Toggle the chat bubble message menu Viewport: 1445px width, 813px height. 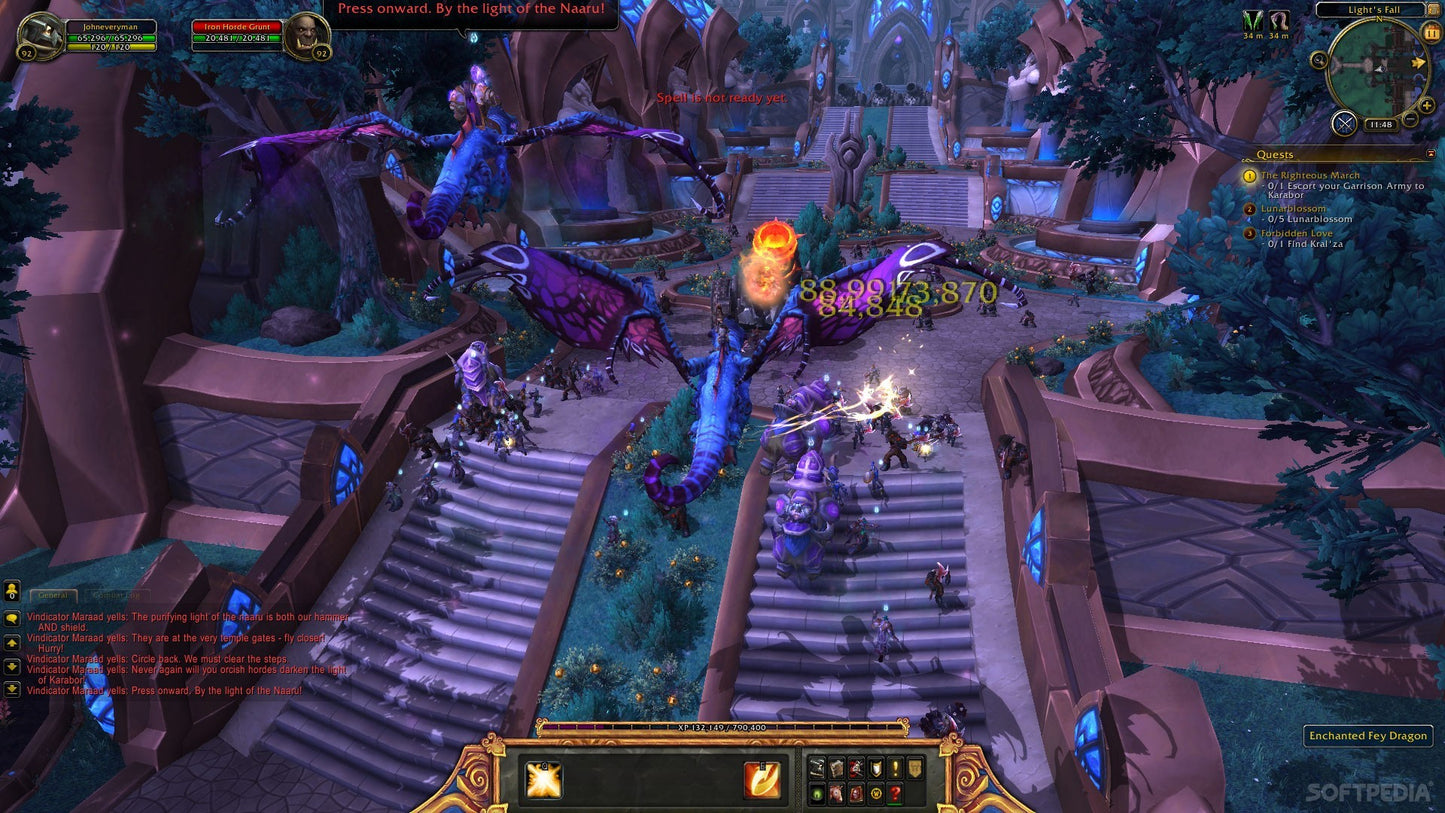pyautogui.click(x=12, y=617)
